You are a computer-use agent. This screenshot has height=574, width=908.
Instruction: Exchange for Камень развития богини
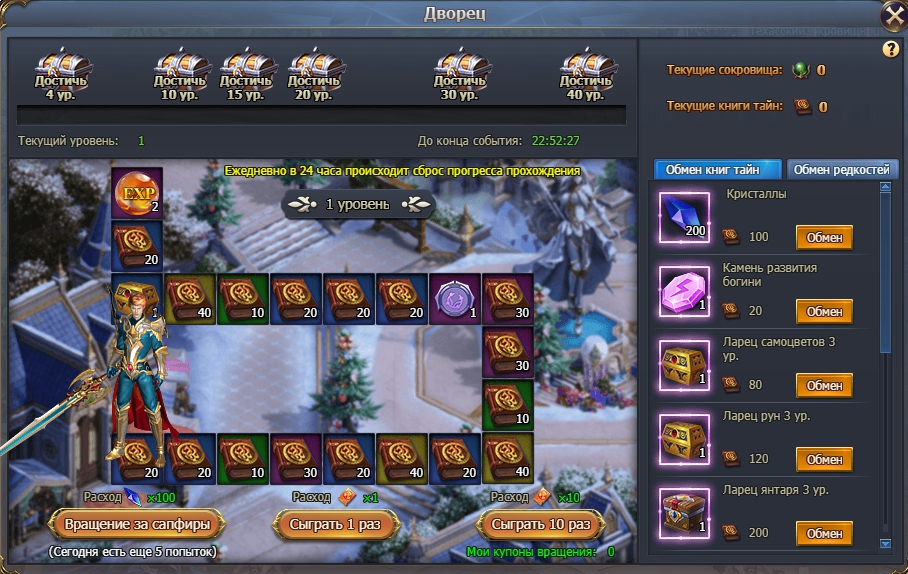click(x=824, y=311)
